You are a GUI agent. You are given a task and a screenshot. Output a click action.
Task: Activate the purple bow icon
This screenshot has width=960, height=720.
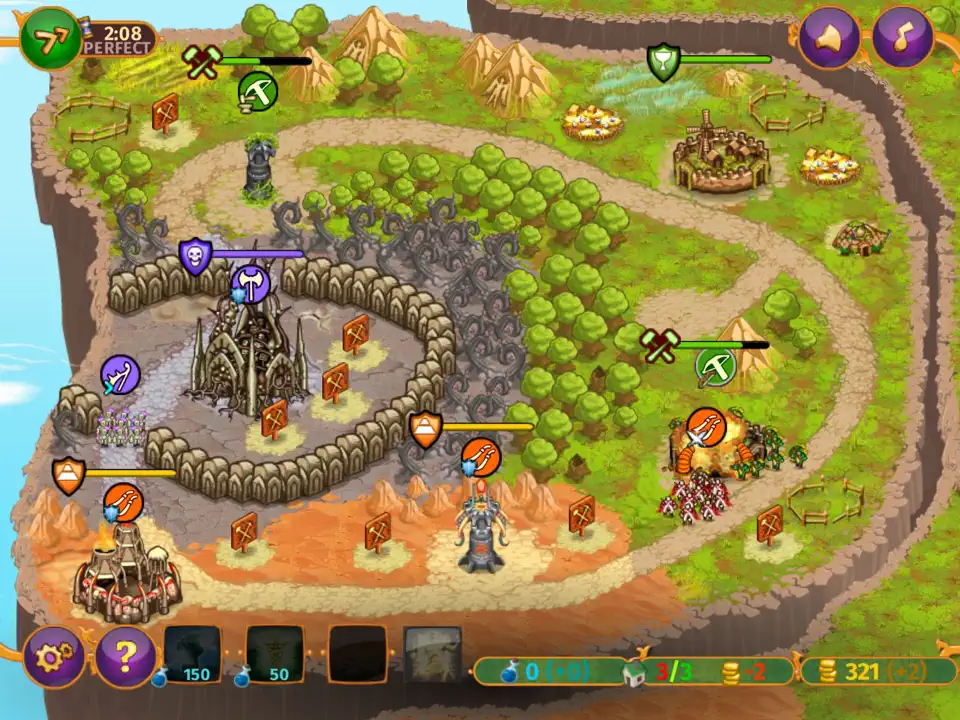pos(120,376)
